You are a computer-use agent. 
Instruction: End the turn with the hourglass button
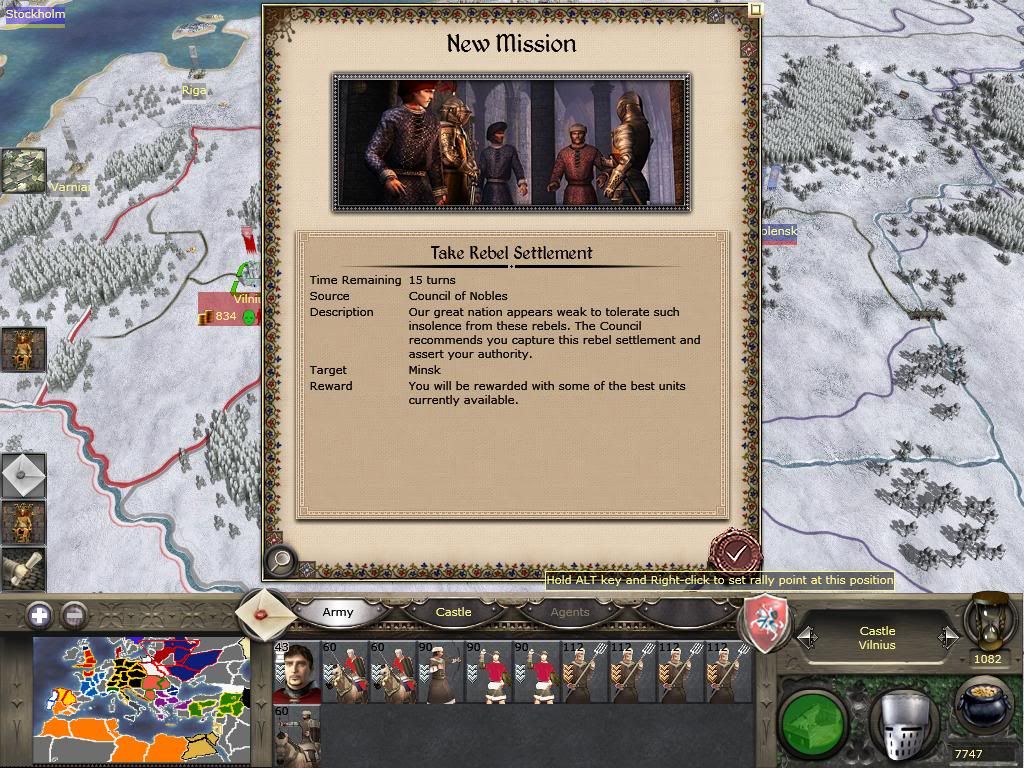coord(986,622)
